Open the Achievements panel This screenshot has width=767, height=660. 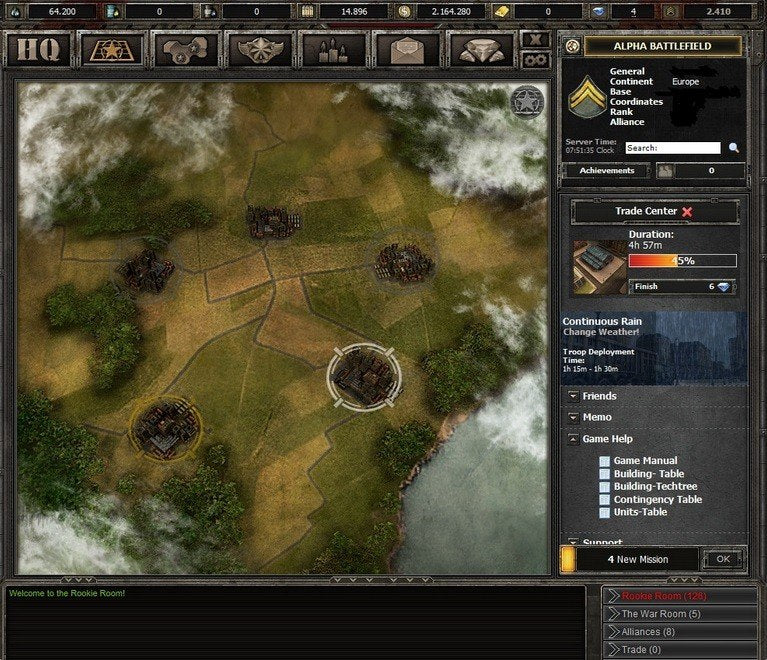[x=607, y=171]
